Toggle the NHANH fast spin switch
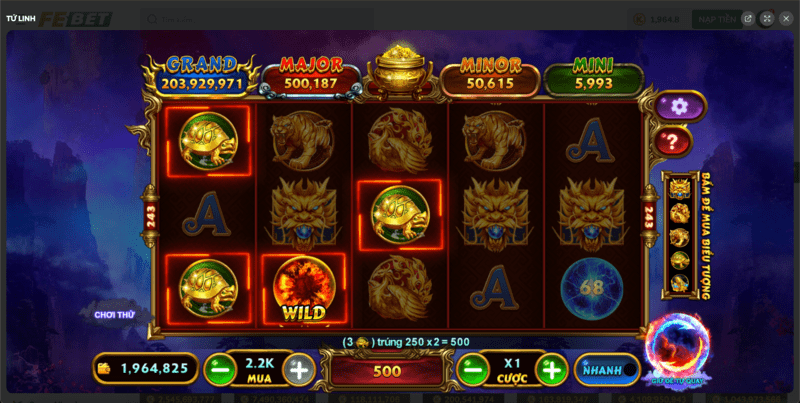This screenshot has height=403, width=800. [x=607, y=369]
